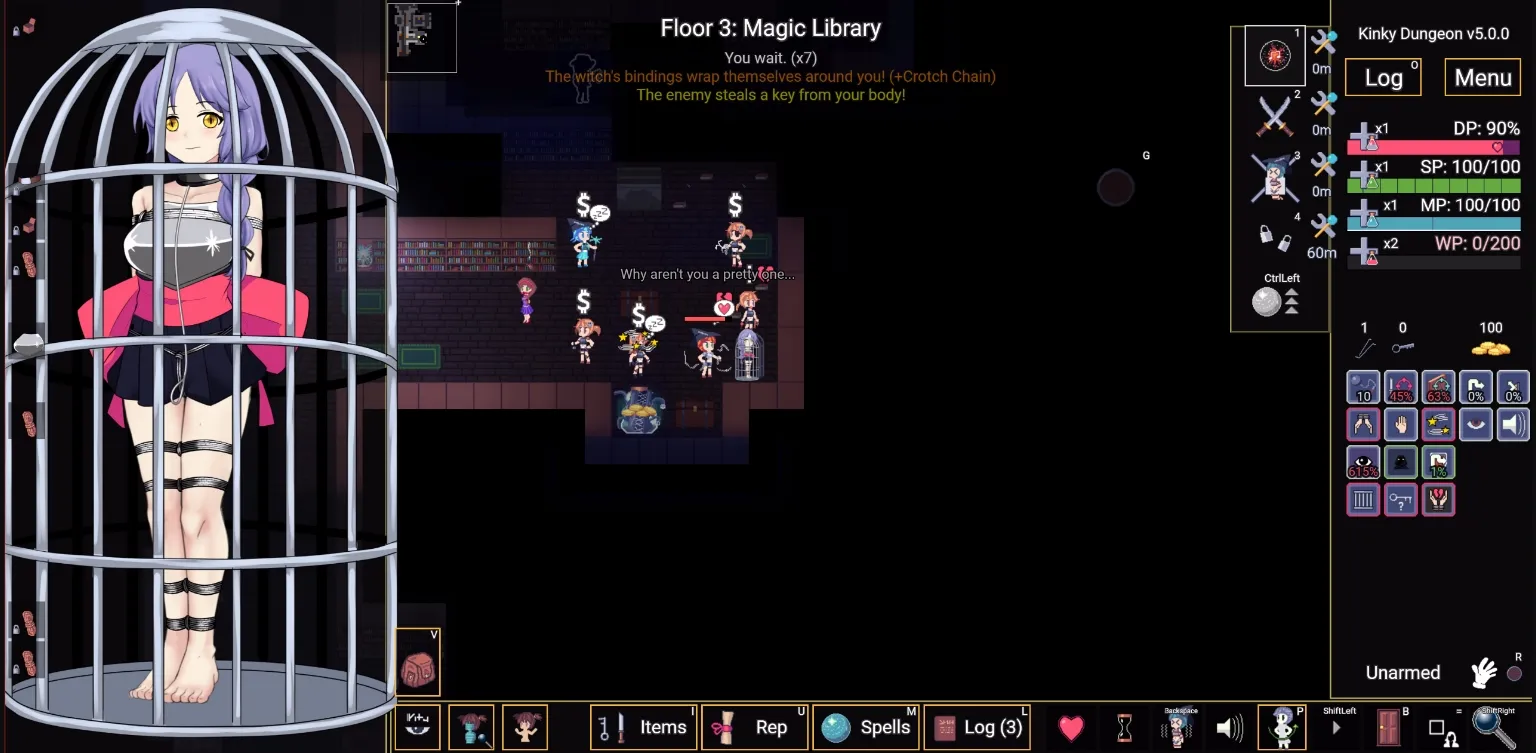This screenshot has width=1536, height=753.
Task: Click the hourglass wait icon
Action: [x=1125, y=727]
